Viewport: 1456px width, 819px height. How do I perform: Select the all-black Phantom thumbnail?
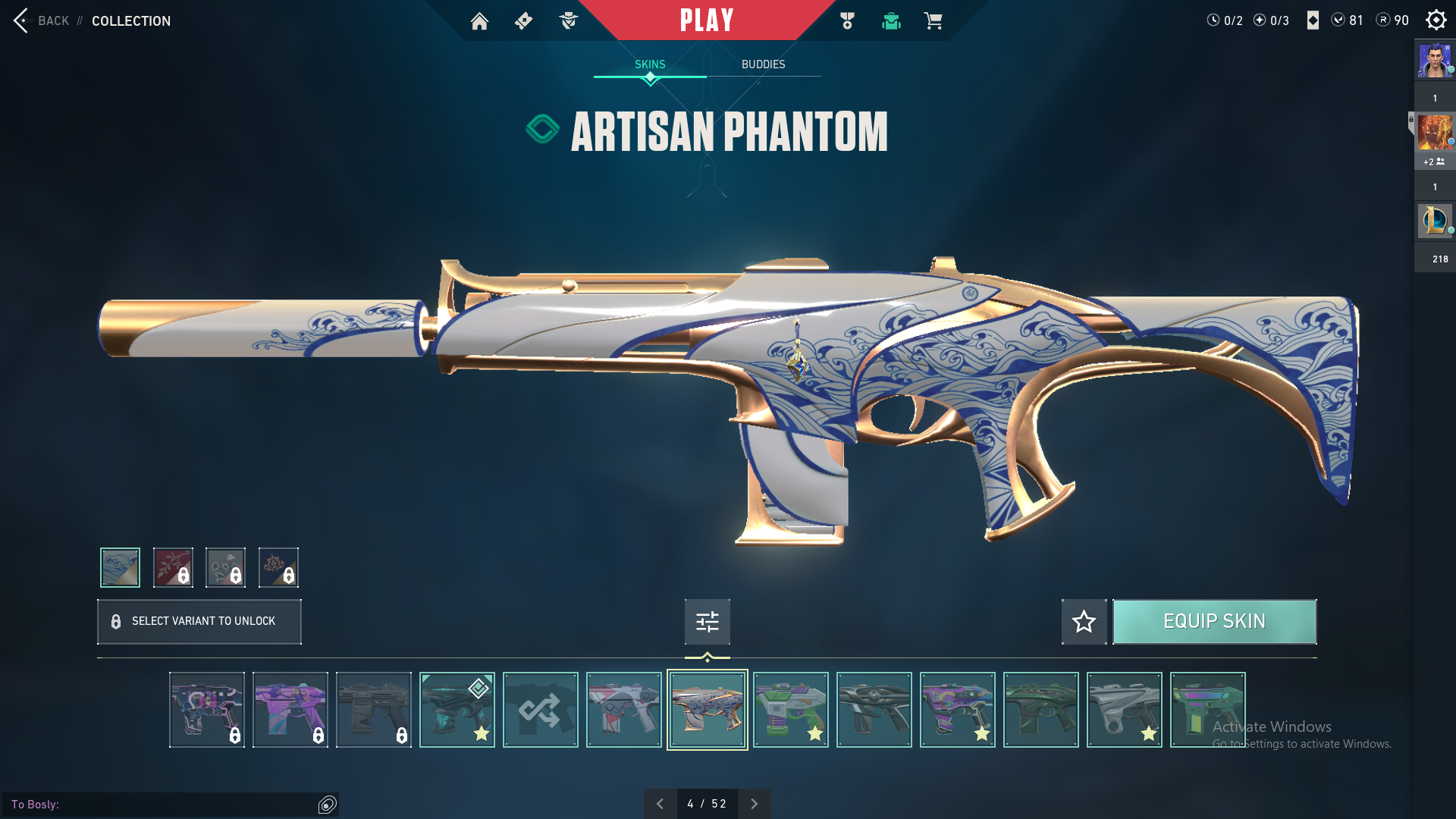click(874, 710)
